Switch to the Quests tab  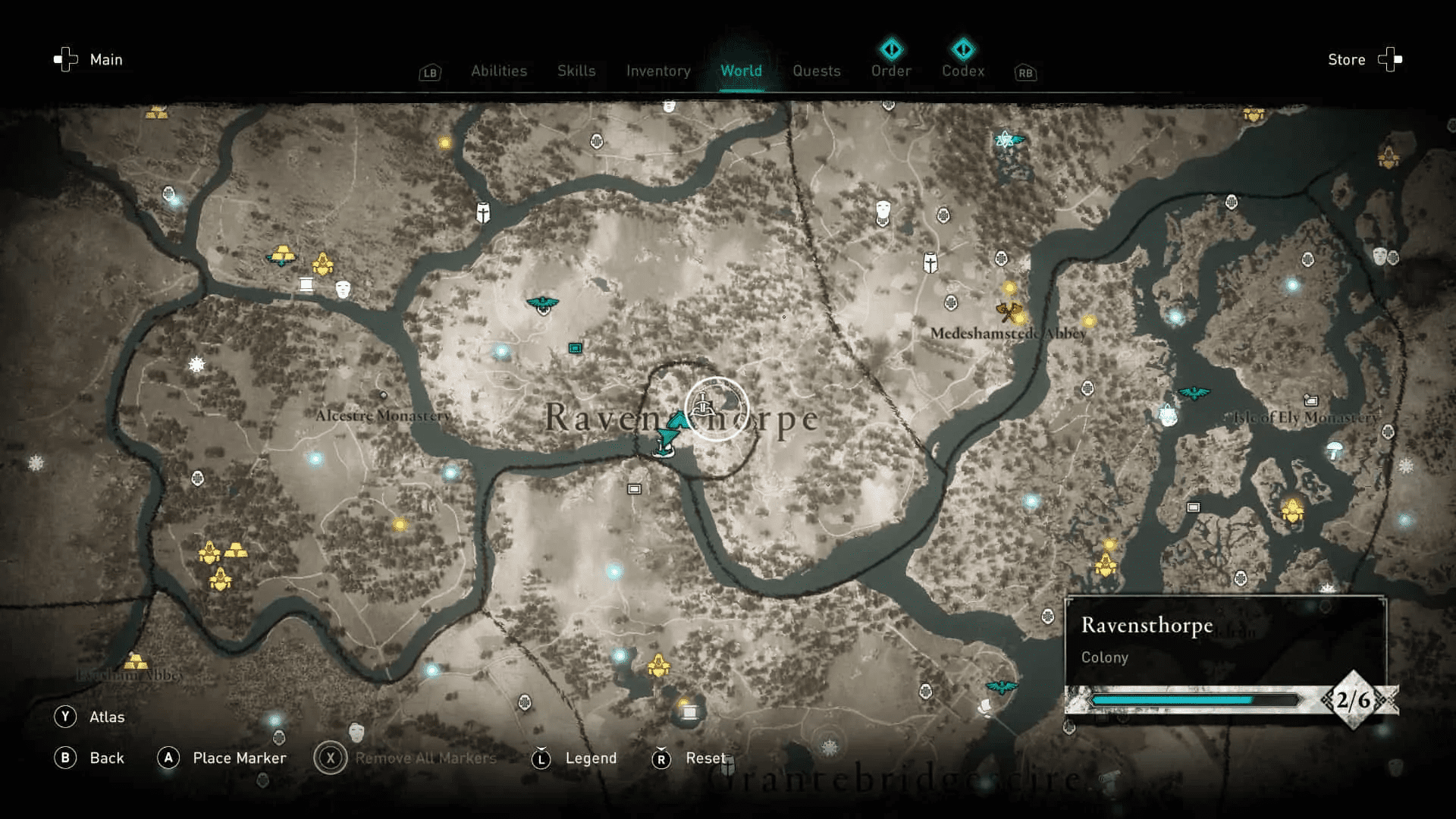tap(817, 71)
